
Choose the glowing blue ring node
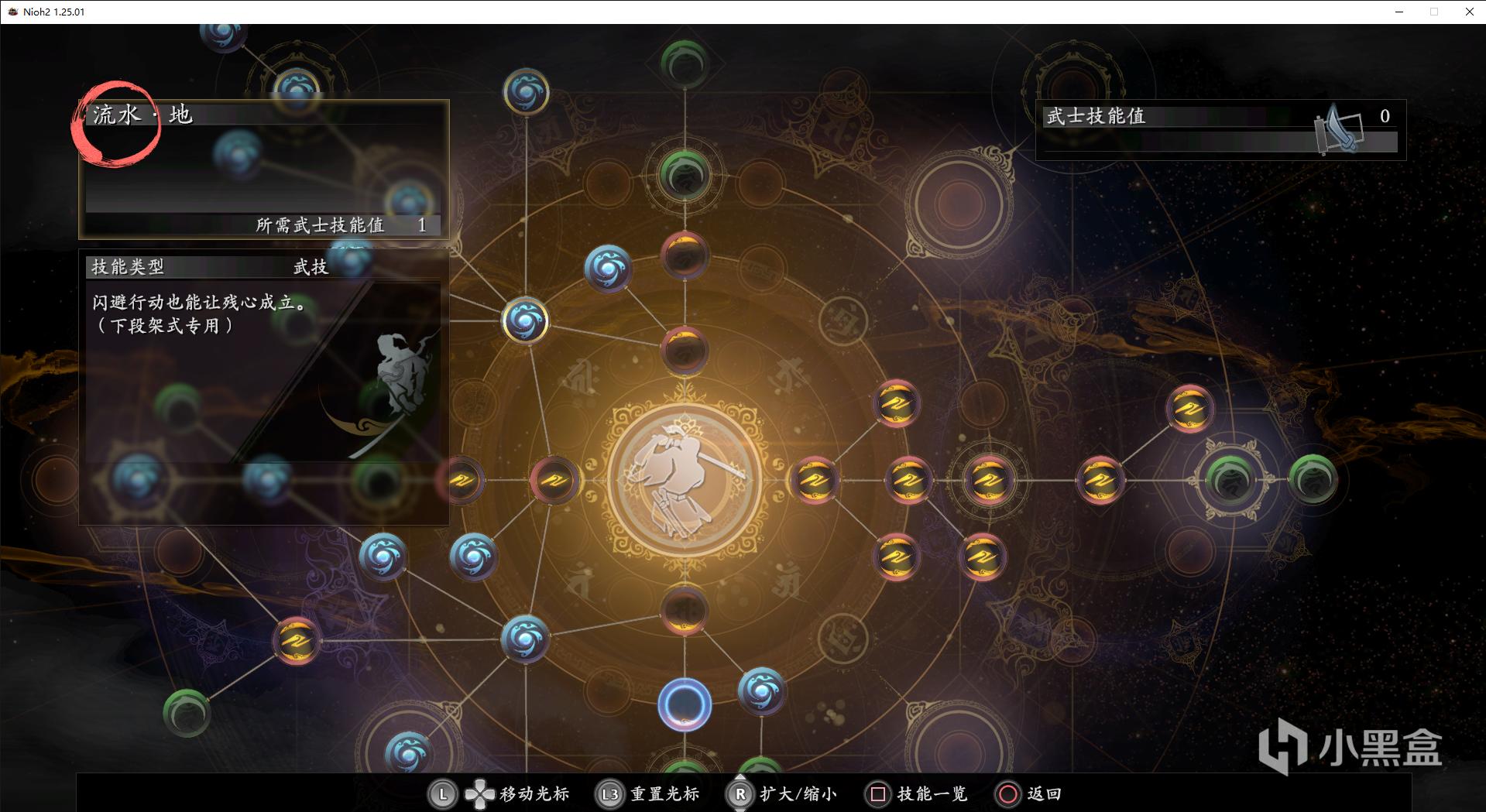click(x=685, y=705)
